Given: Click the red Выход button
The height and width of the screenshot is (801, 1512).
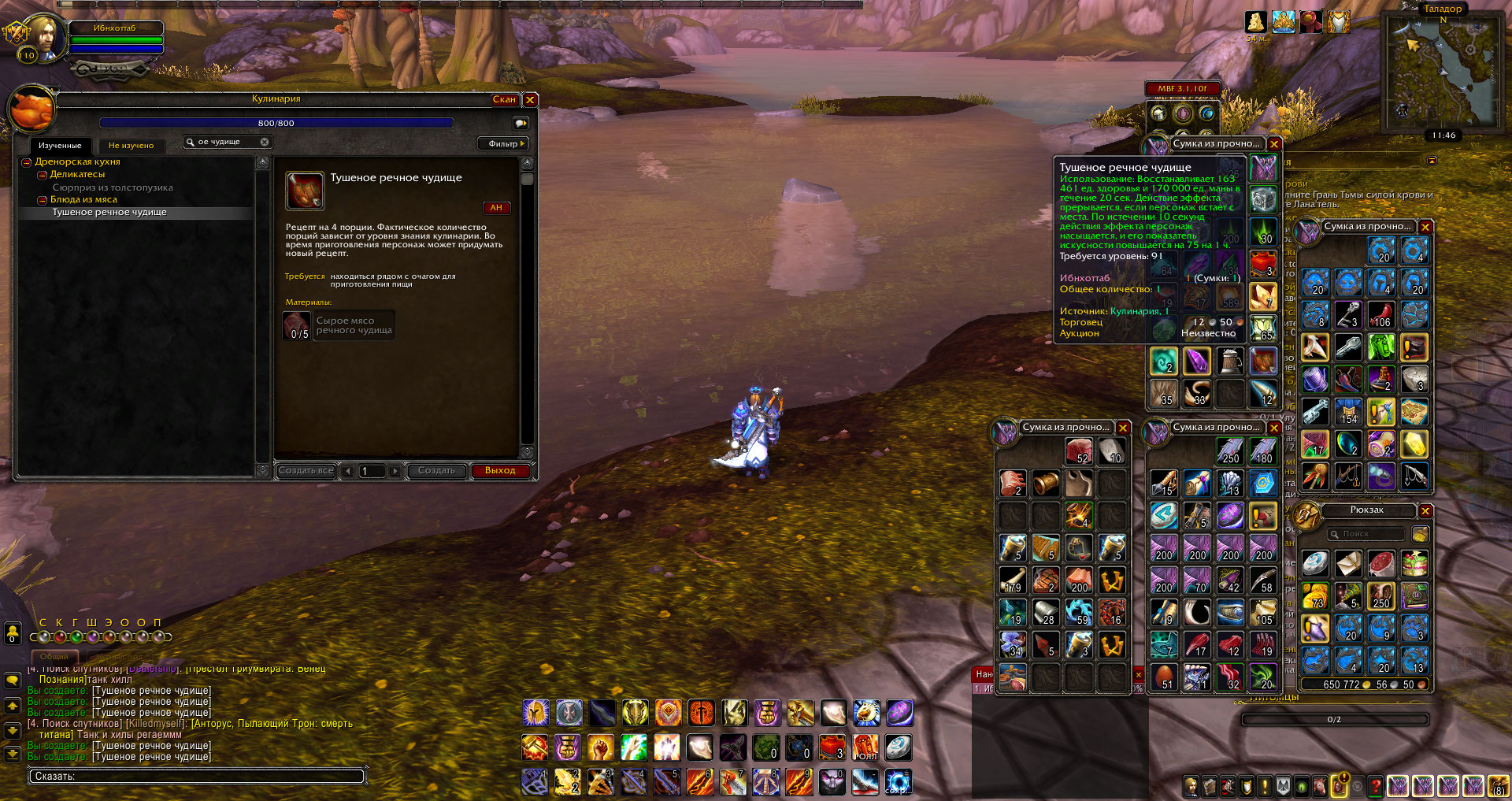Looking at the screenshot, I should point(500,471).
